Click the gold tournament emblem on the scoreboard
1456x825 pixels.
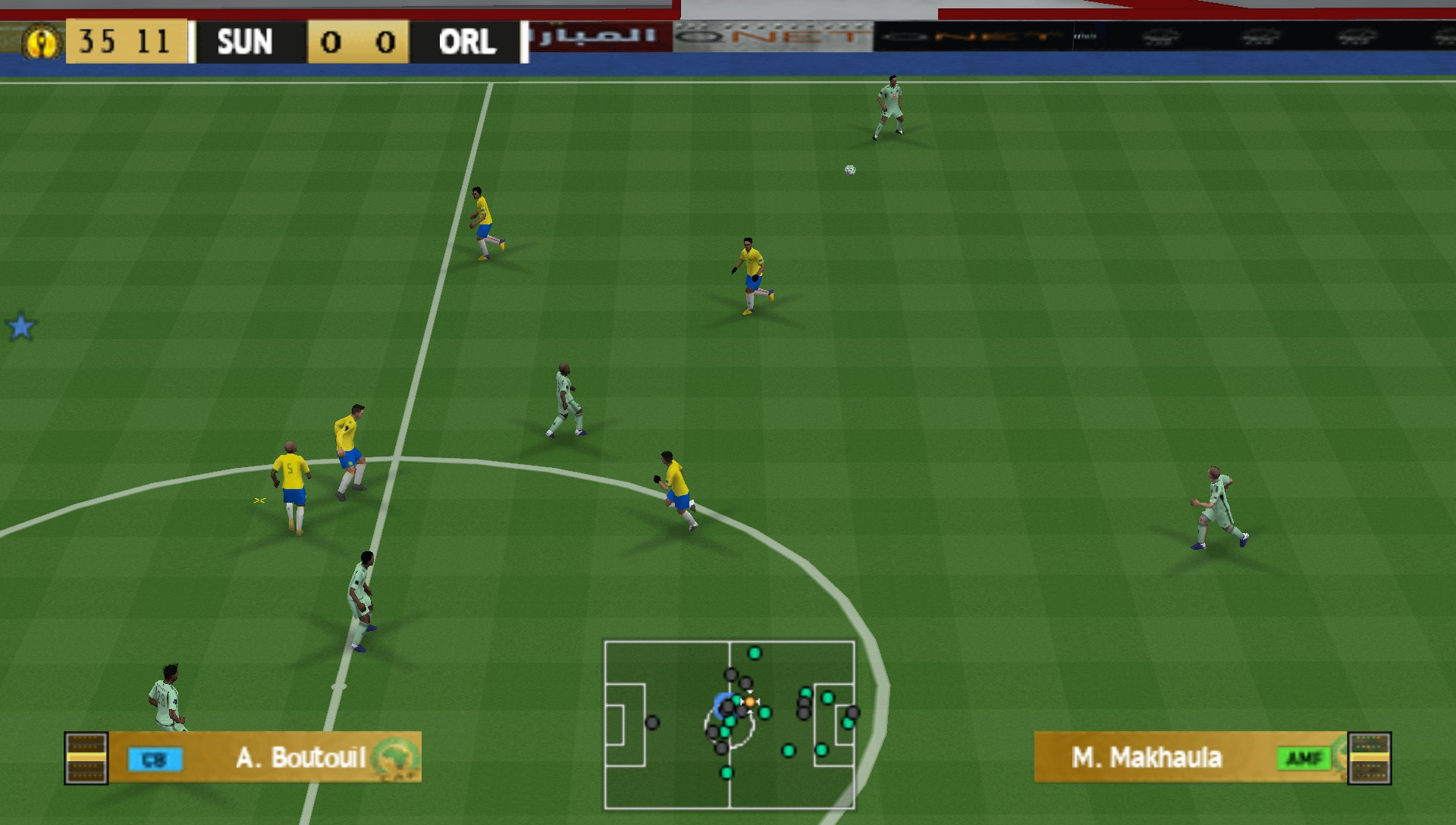(x=42, y=42)
